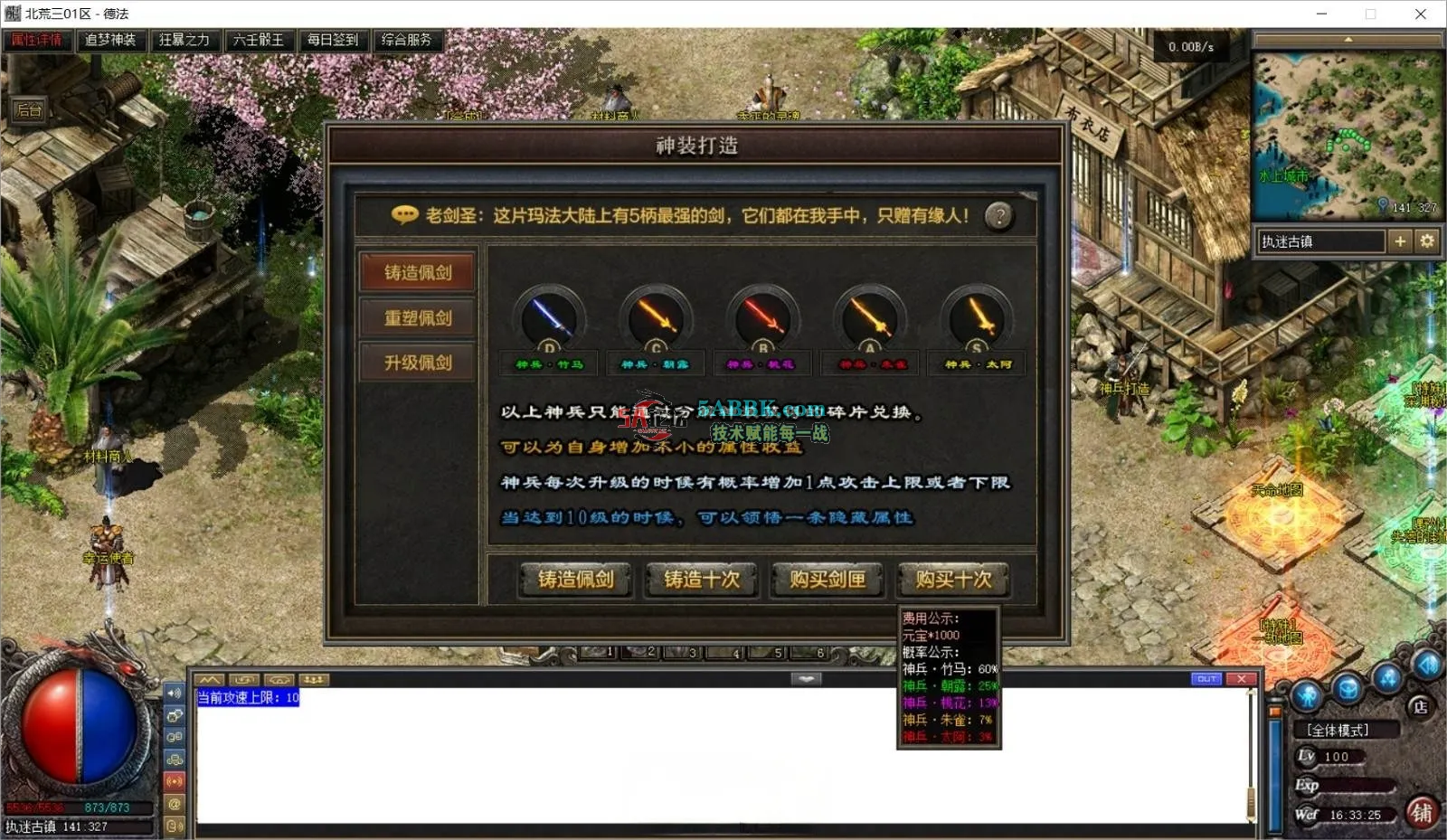Open the help '?' icon beside 老剑圣's dialogue
1447x840 pixels.
999,216
